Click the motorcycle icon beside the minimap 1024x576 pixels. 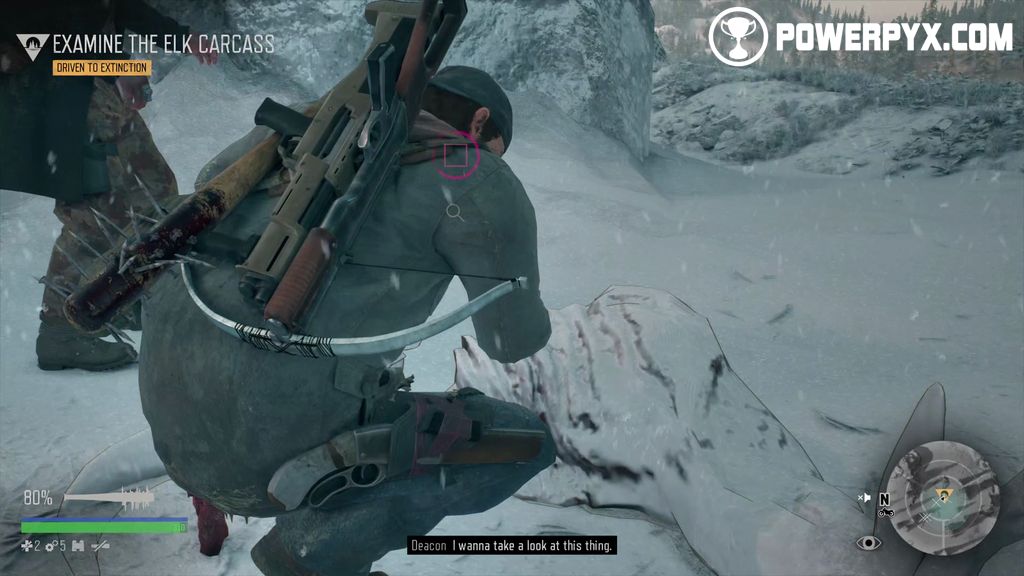(885, 513)
